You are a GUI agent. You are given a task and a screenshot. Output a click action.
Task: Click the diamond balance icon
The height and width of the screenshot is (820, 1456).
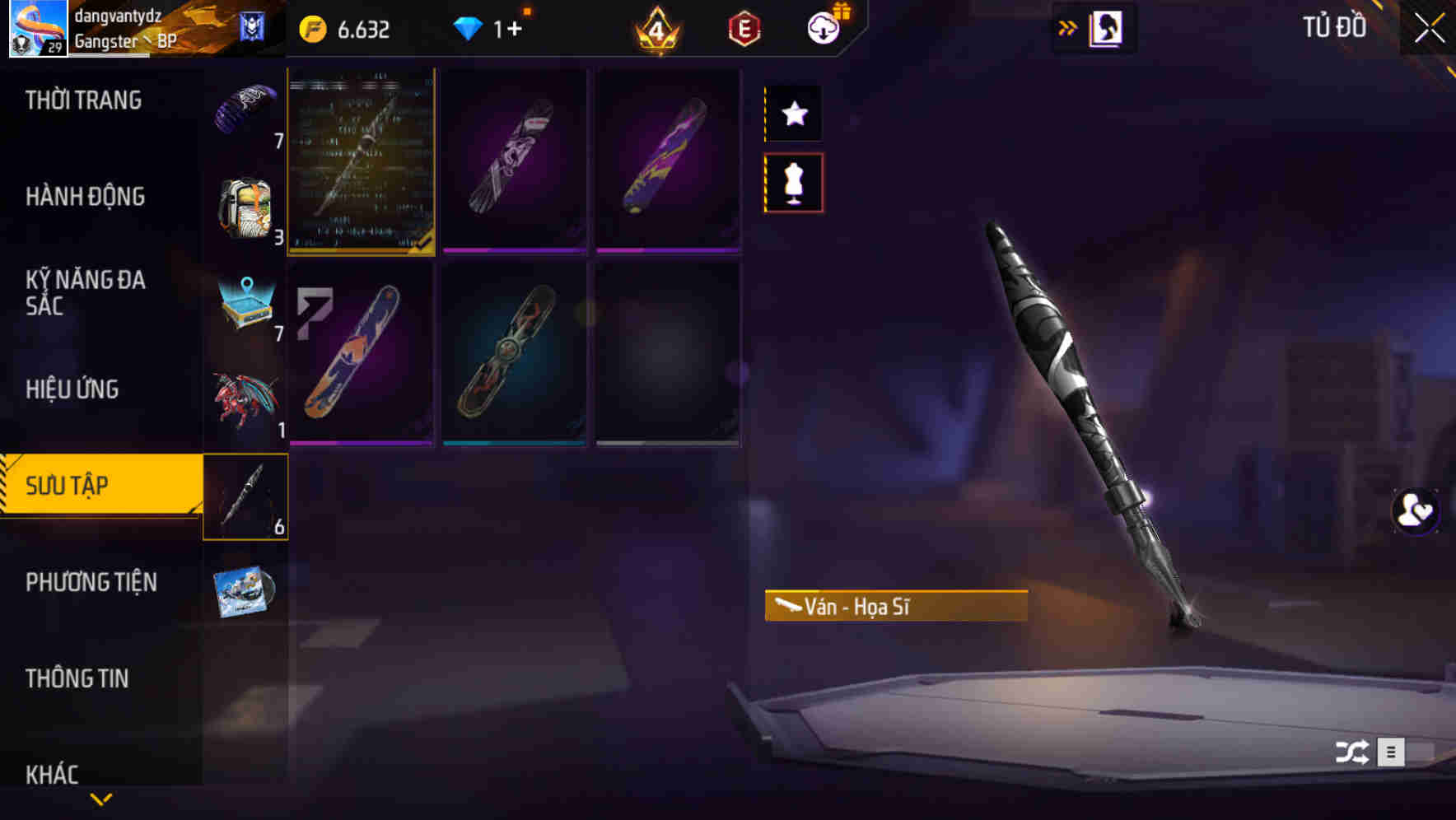(469, 27)
